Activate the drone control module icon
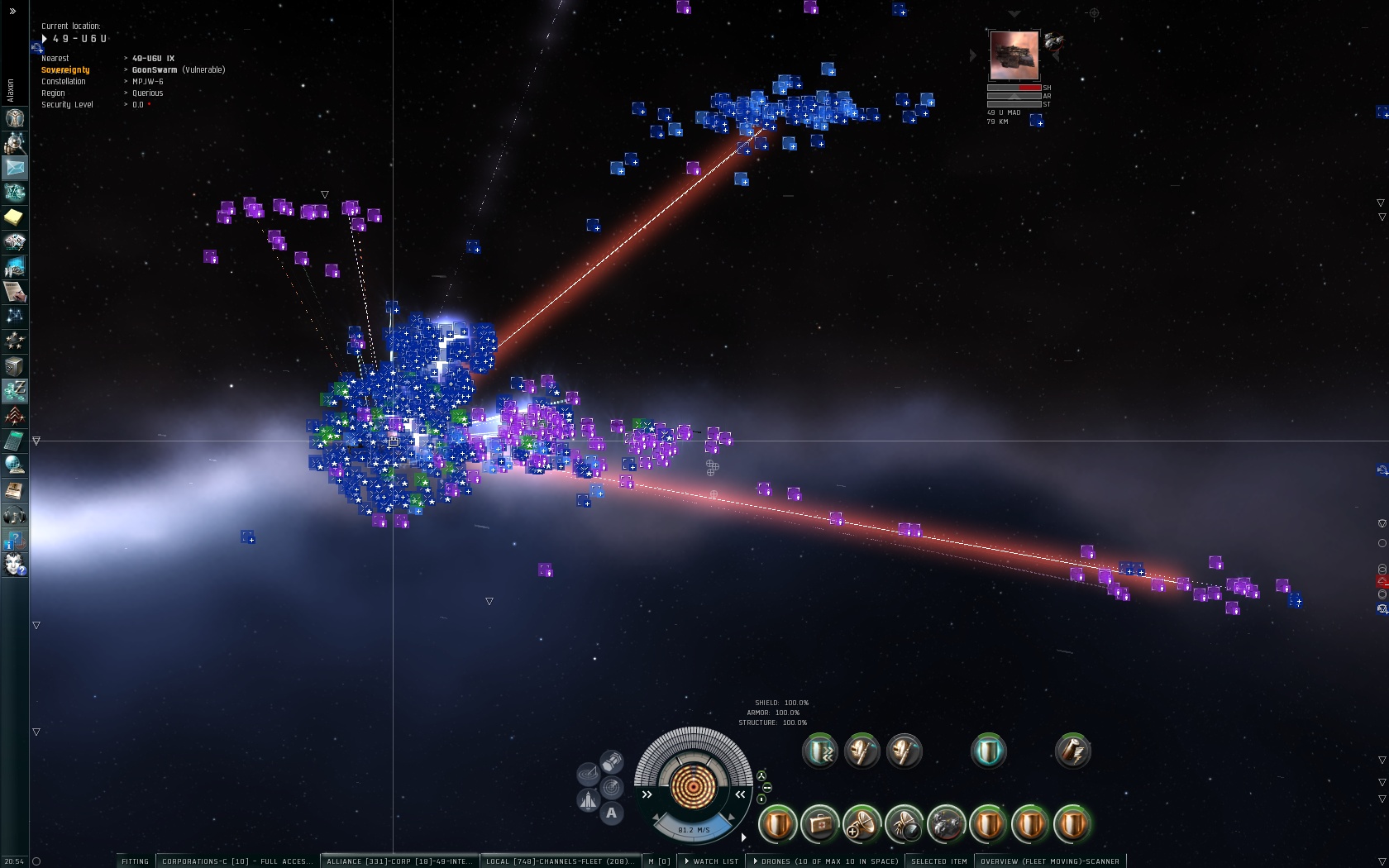1389x868 pixels. (947, 824)
